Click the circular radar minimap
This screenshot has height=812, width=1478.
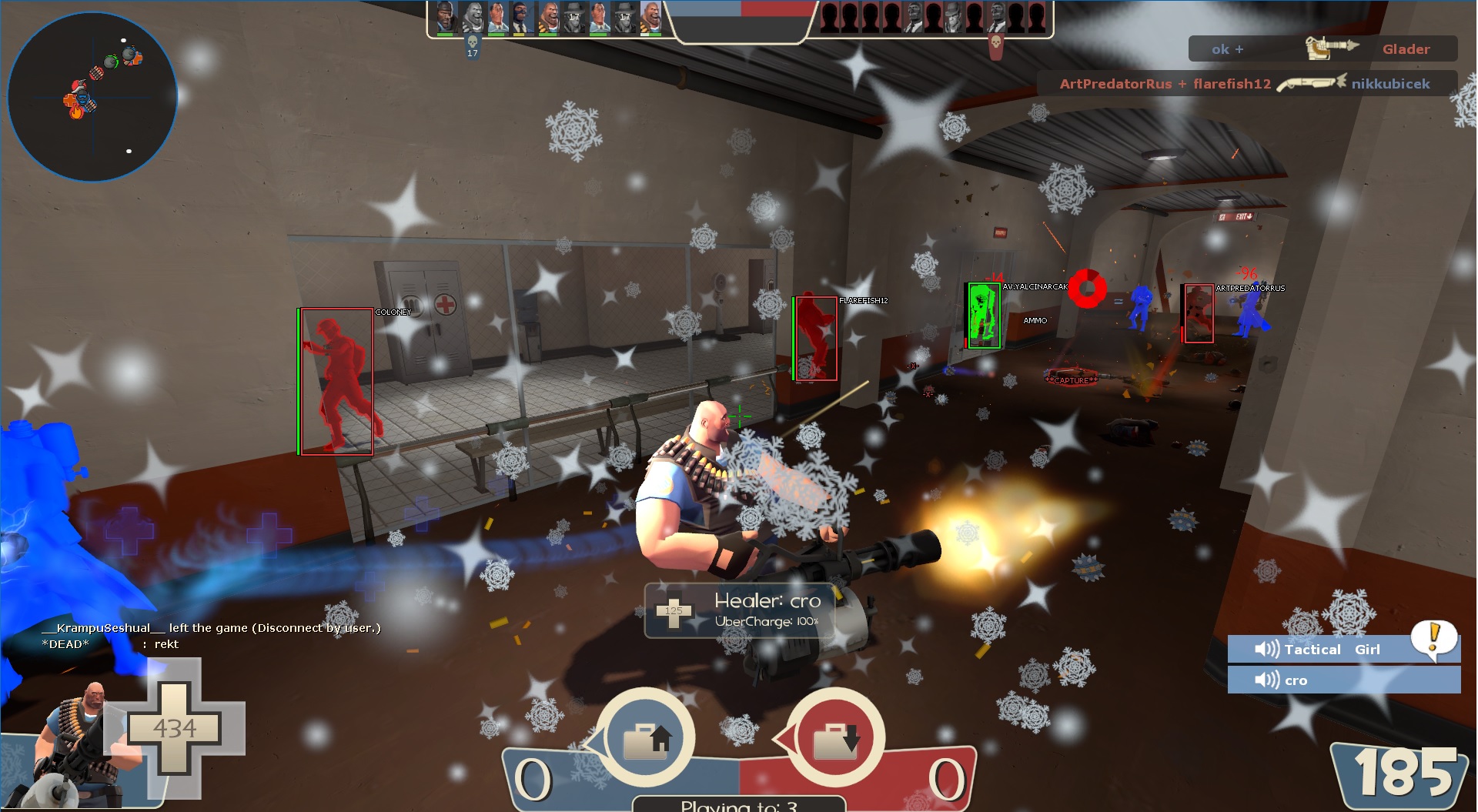coord(92,97)
